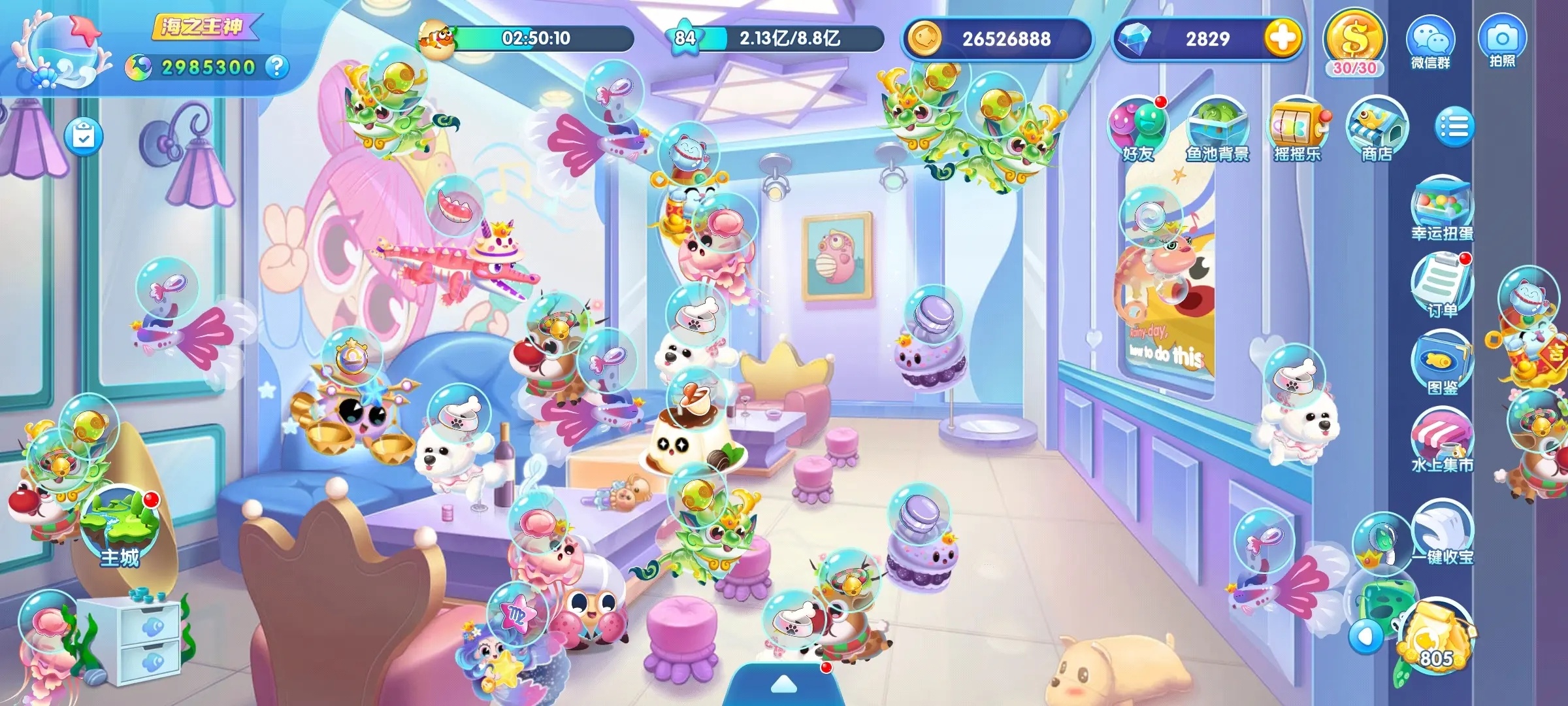Visit the 水上集市 water market

click(x=1442, y=440)
